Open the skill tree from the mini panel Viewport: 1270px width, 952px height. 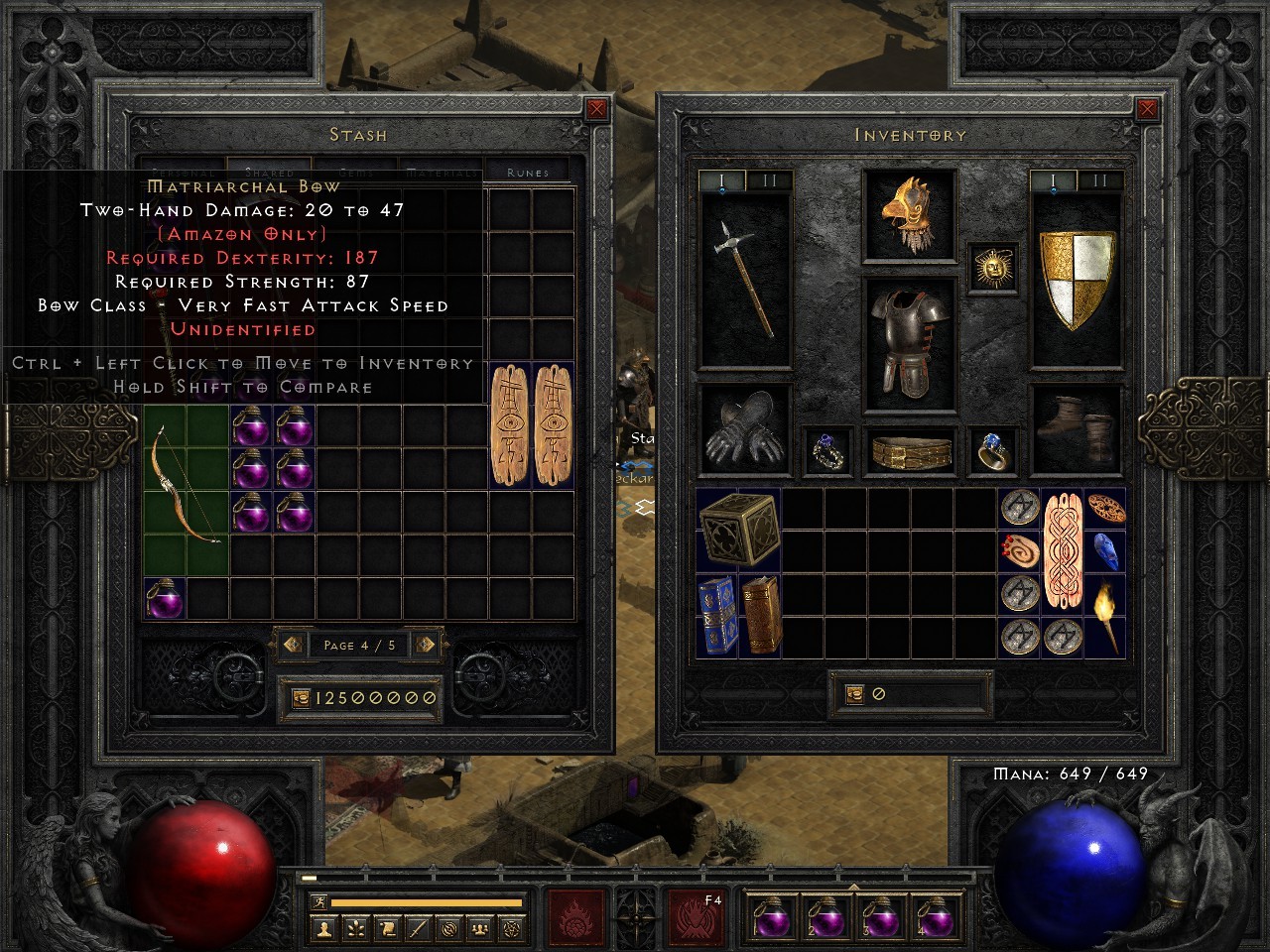tap(355, 928)
